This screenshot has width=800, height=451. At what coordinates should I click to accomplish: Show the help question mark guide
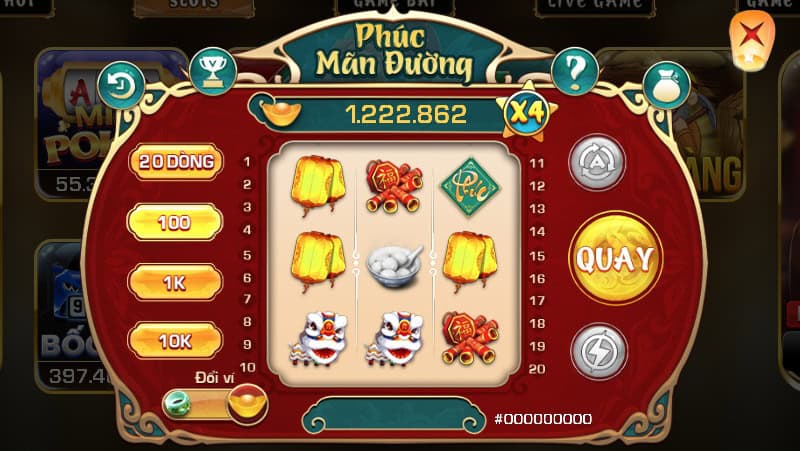tap(575, 71)
